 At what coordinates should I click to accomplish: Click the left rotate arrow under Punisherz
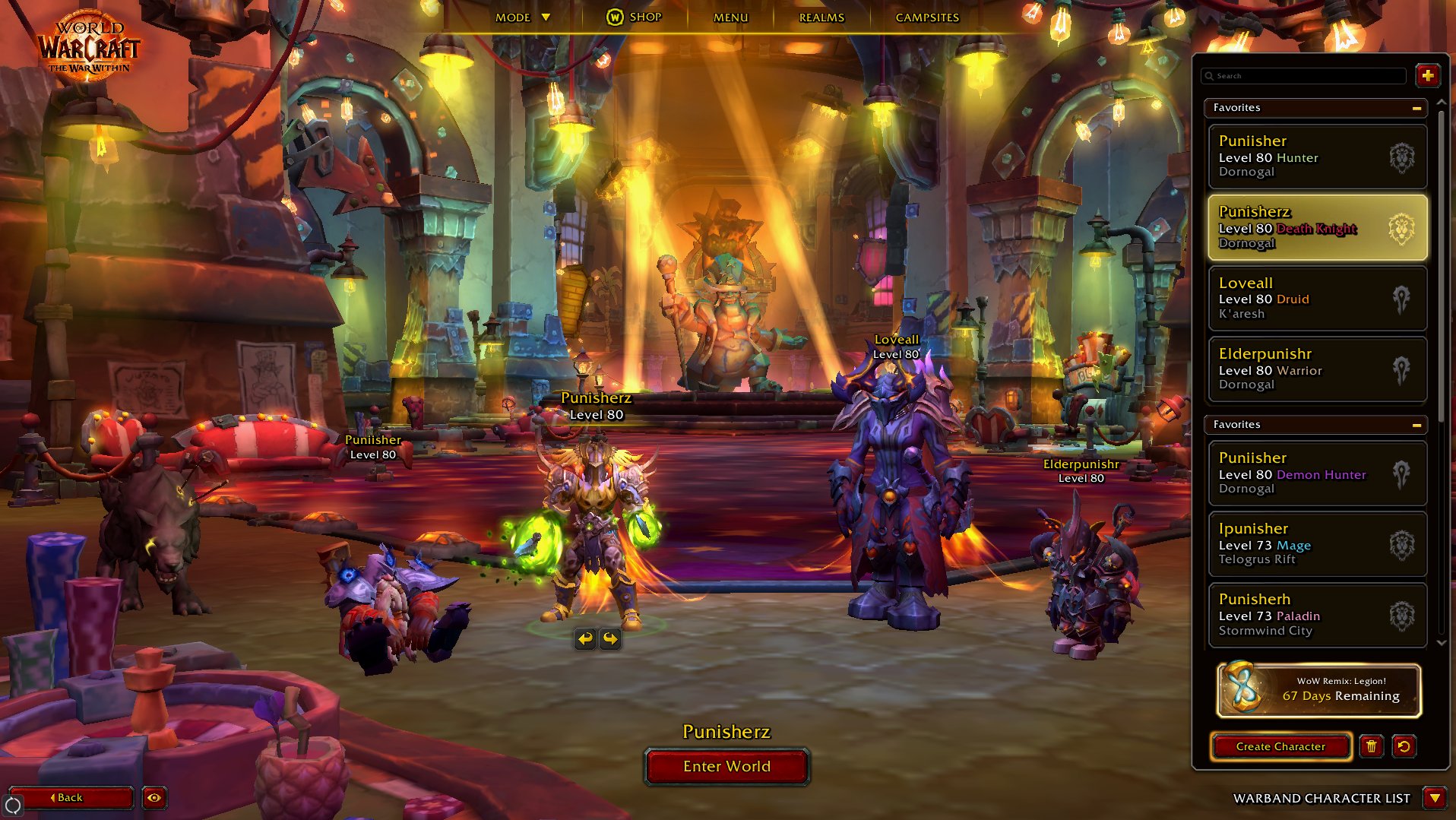pos(584,639)
